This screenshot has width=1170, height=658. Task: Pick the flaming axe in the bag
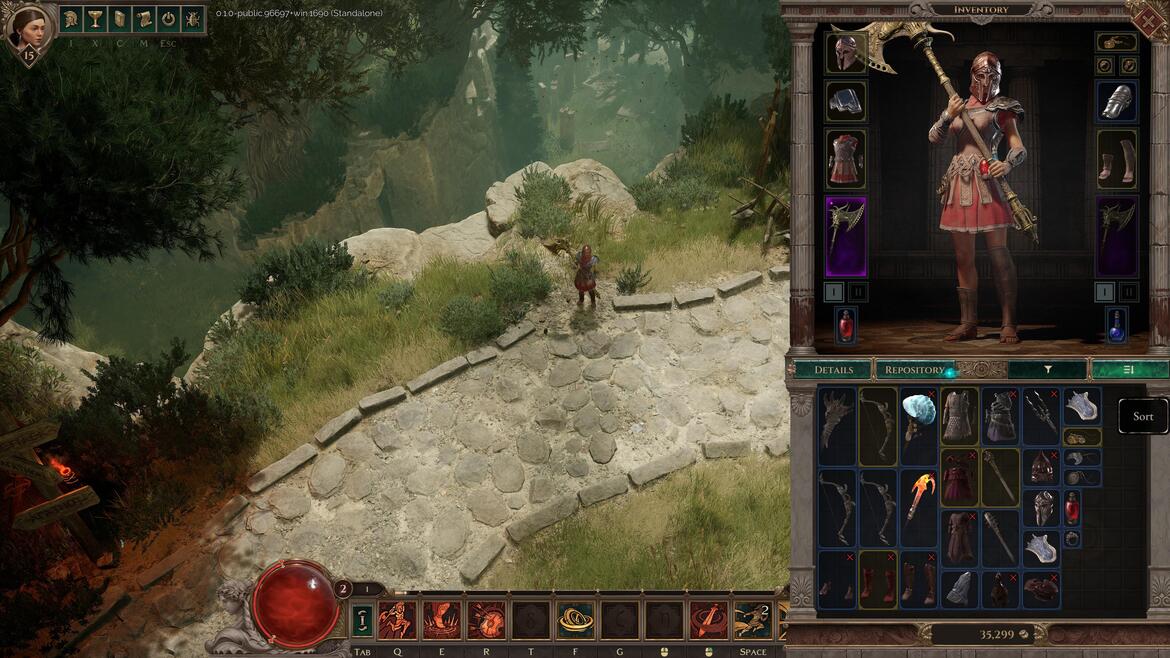click(920, 496)
